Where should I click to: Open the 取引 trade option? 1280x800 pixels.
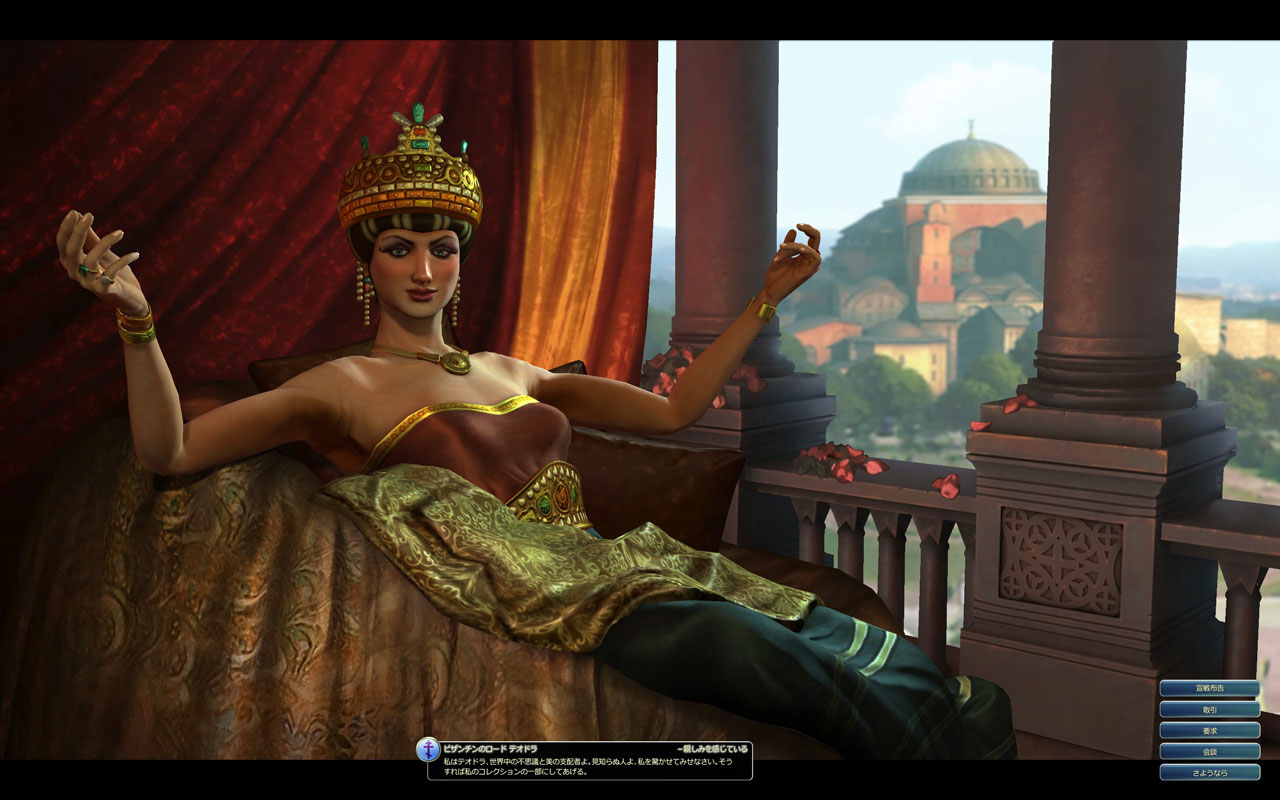click(1209, 709)
